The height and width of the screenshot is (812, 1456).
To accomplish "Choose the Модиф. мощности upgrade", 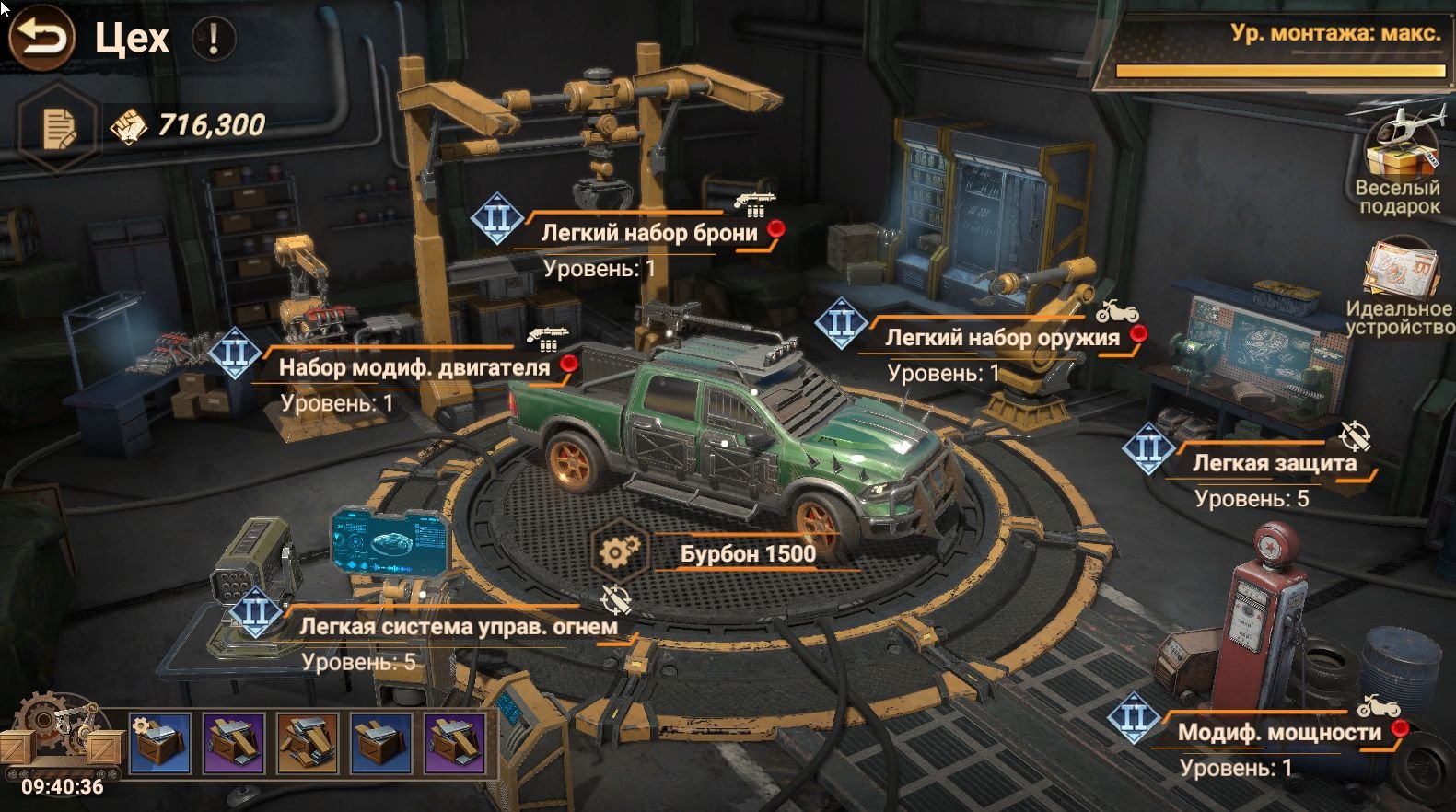I will tap(1278, 733).
